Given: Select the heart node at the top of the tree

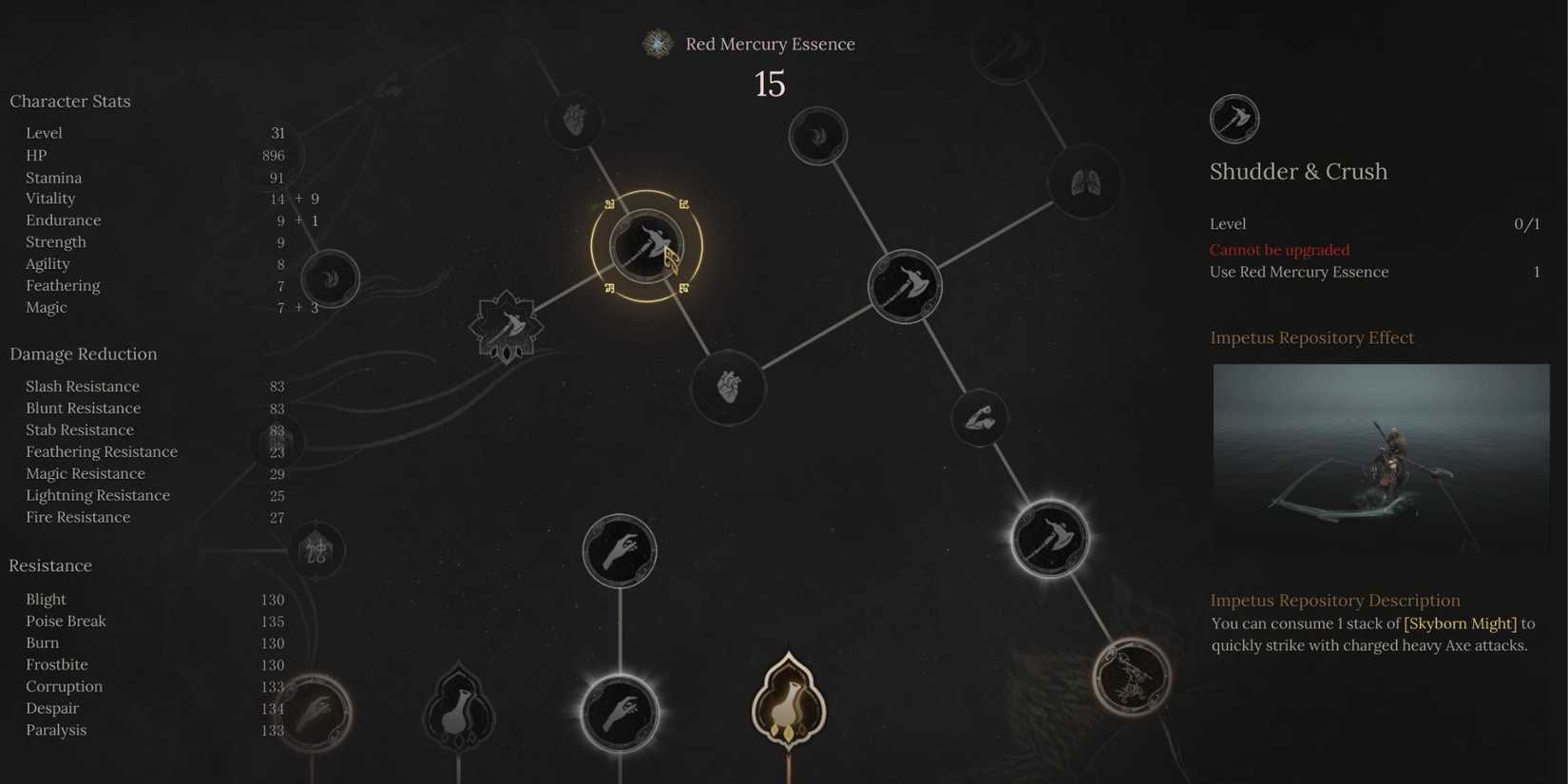Looking at the screenshot, I should [574, 121].
